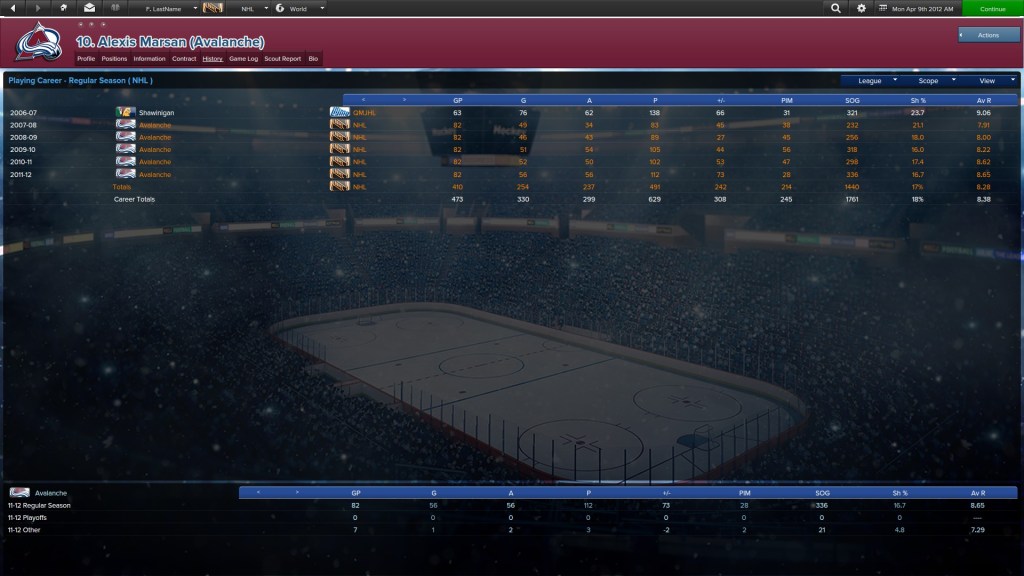Show the Positions tab
Screen dimensions: 1024x576
click(114, 59)
